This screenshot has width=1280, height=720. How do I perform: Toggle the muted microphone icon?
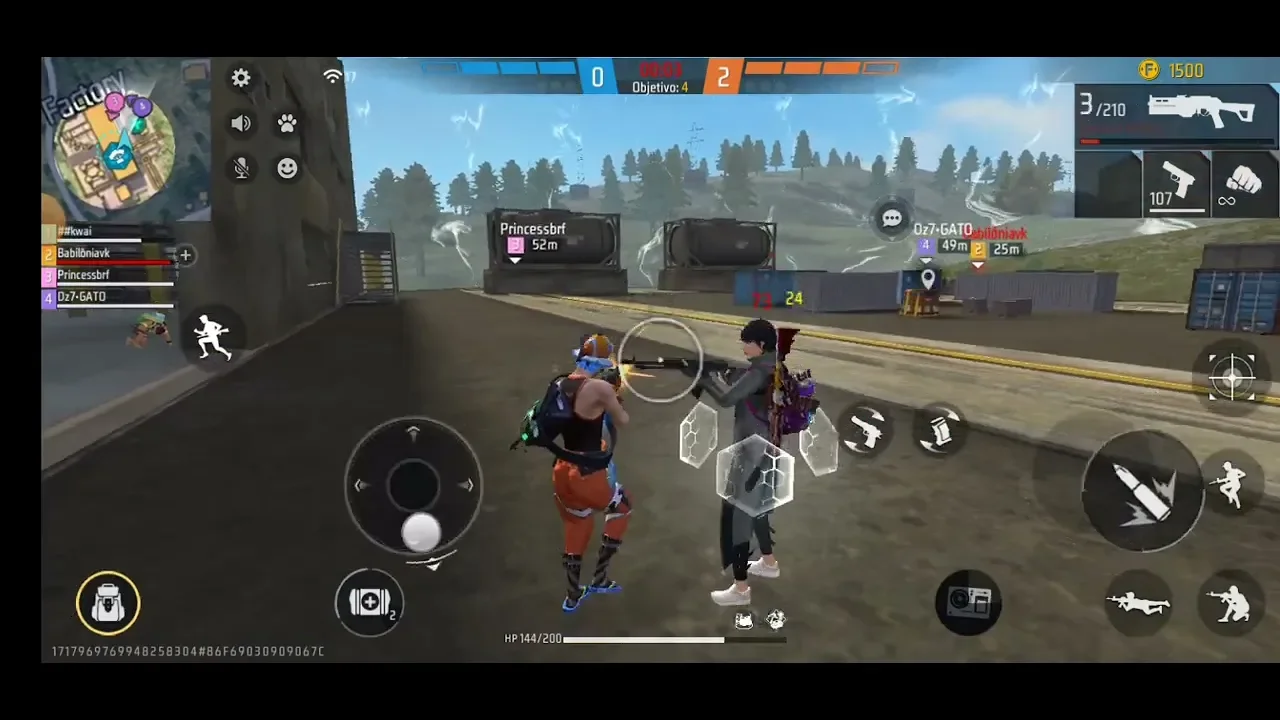tap(241, 168)
